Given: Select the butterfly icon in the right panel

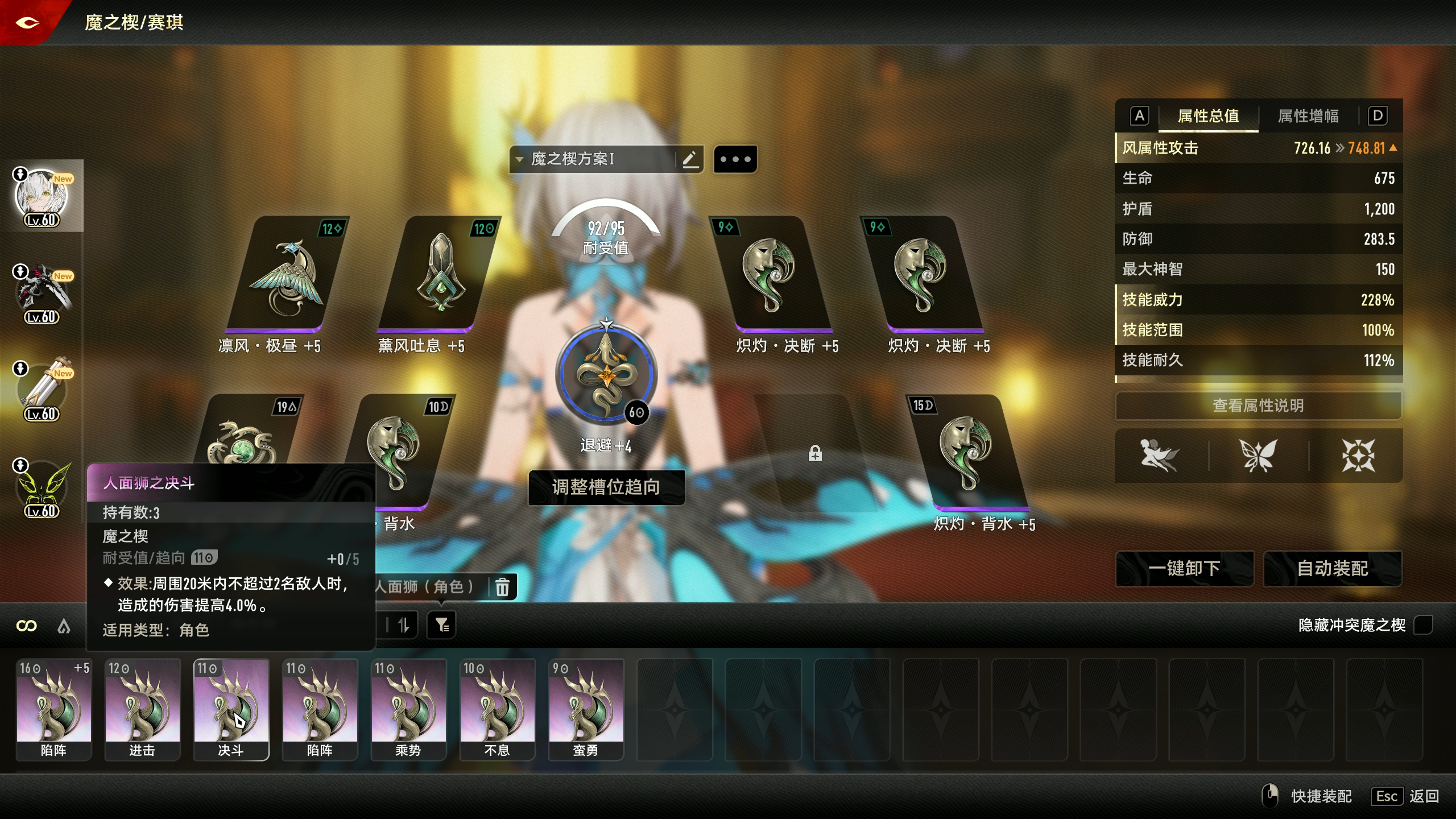Looking at the screenshot, I should tap(1258, 455).
